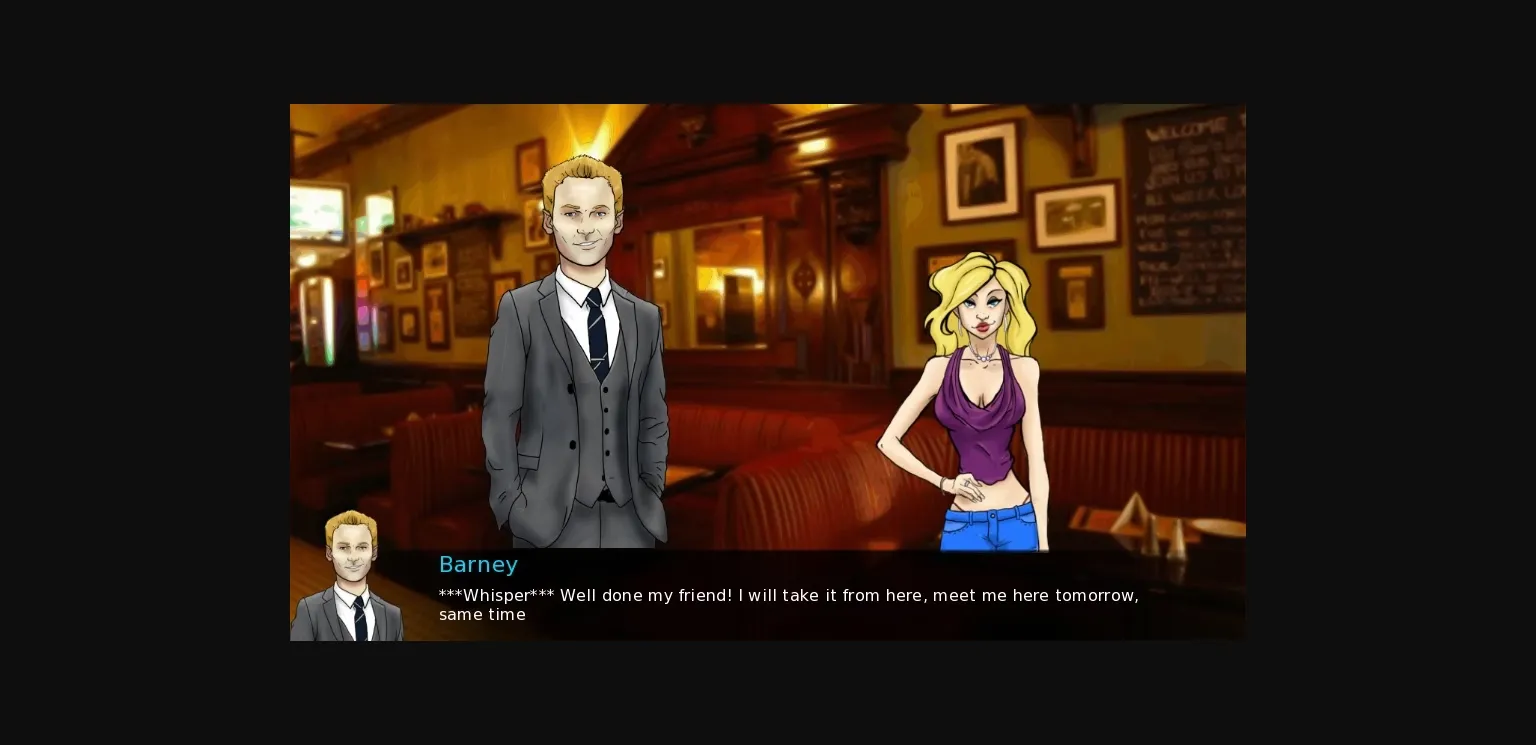Click the woman's necklace

(985, 357)
